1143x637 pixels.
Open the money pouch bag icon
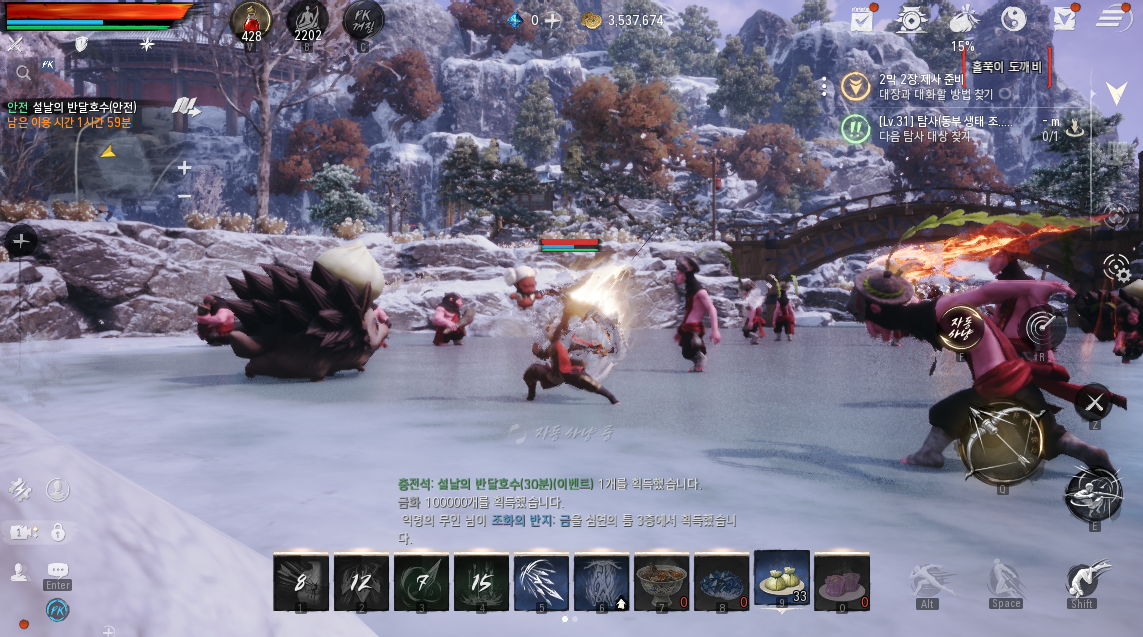(962, 18)
